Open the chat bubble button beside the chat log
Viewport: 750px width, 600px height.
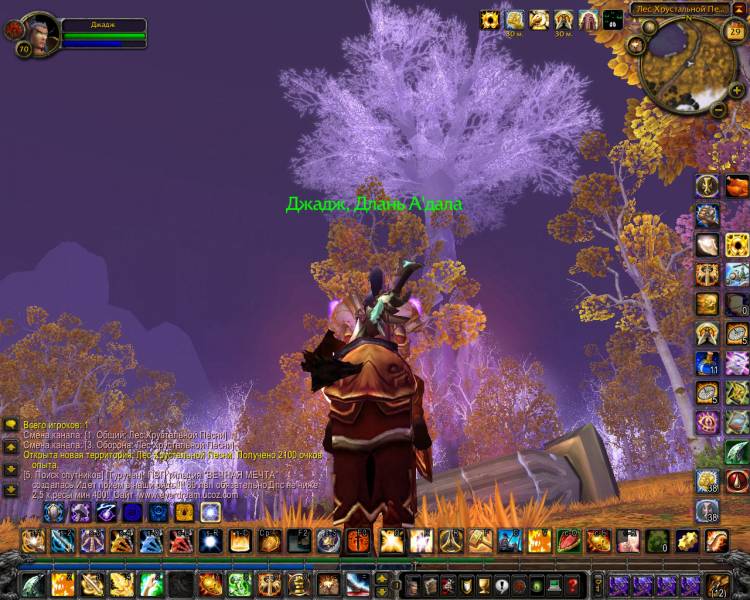10,425
